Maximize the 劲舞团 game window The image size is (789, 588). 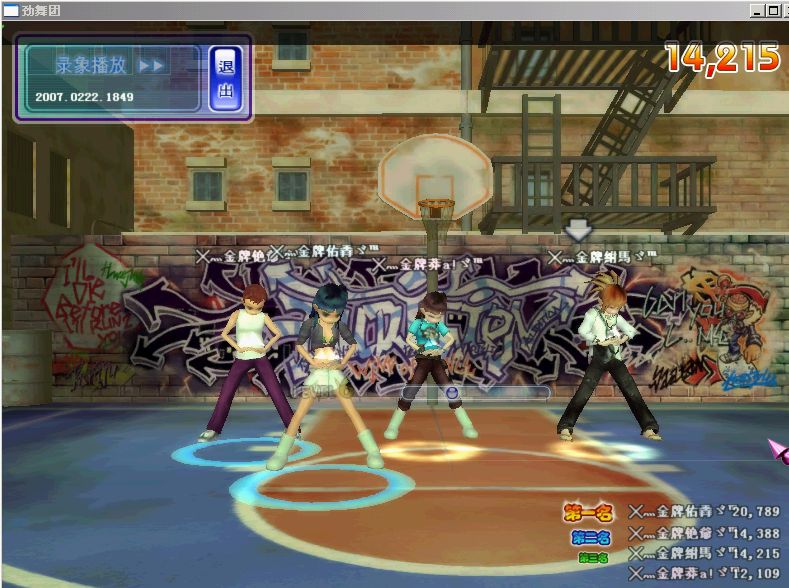(x=773, y=11)
